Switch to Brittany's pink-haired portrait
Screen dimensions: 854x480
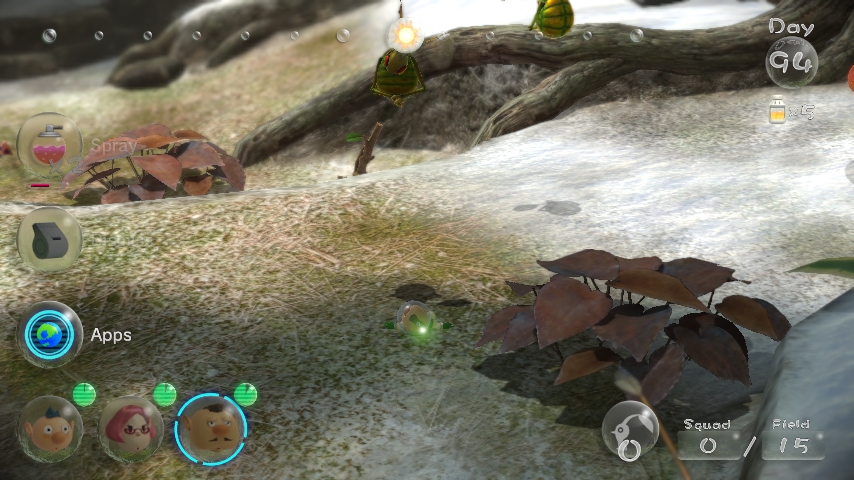[131, 429]
